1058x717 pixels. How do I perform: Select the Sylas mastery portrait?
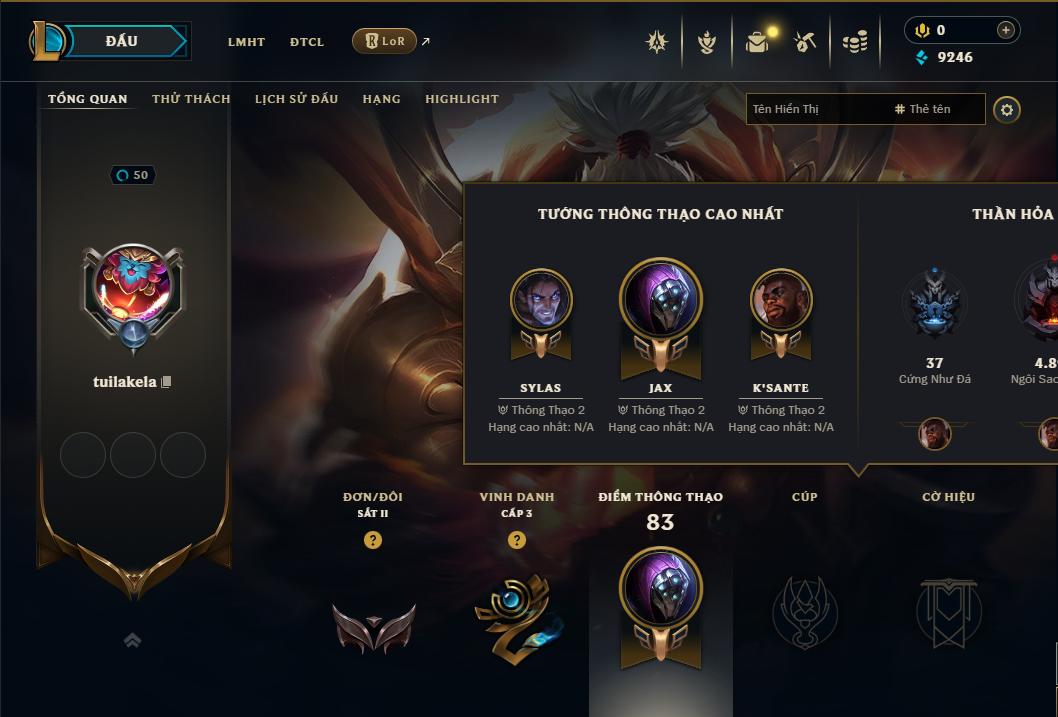tap(541, 300)
